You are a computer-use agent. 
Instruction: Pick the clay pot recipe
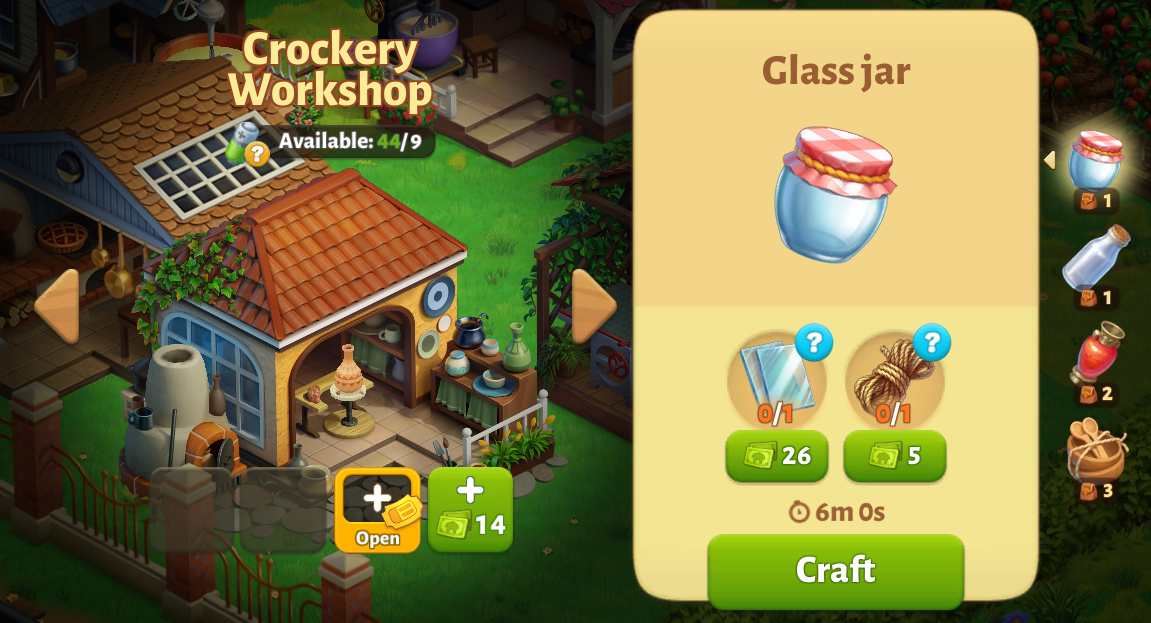click(1096, 452)
